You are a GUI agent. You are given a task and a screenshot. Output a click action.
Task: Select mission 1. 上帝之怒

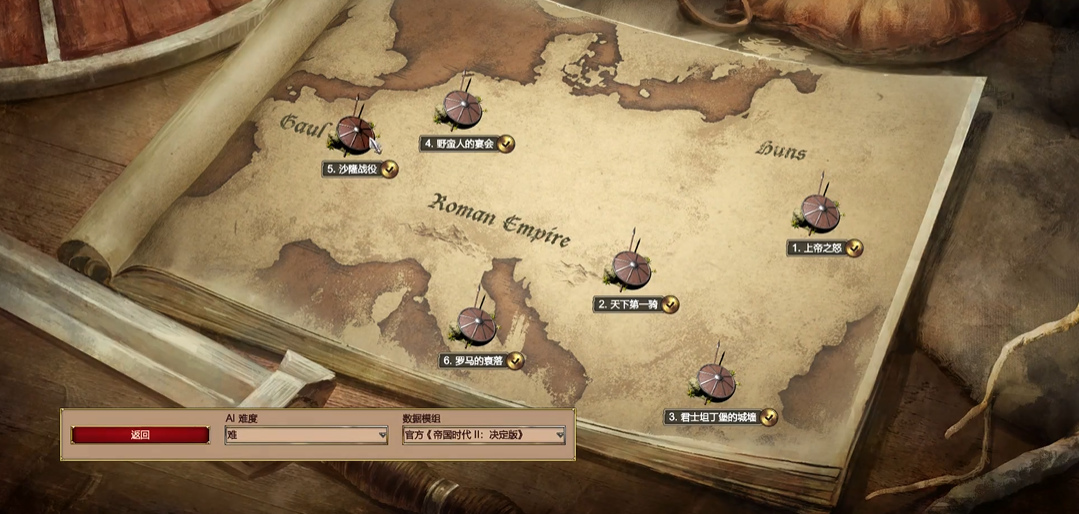pyautogui.click(x=821, y=212)
